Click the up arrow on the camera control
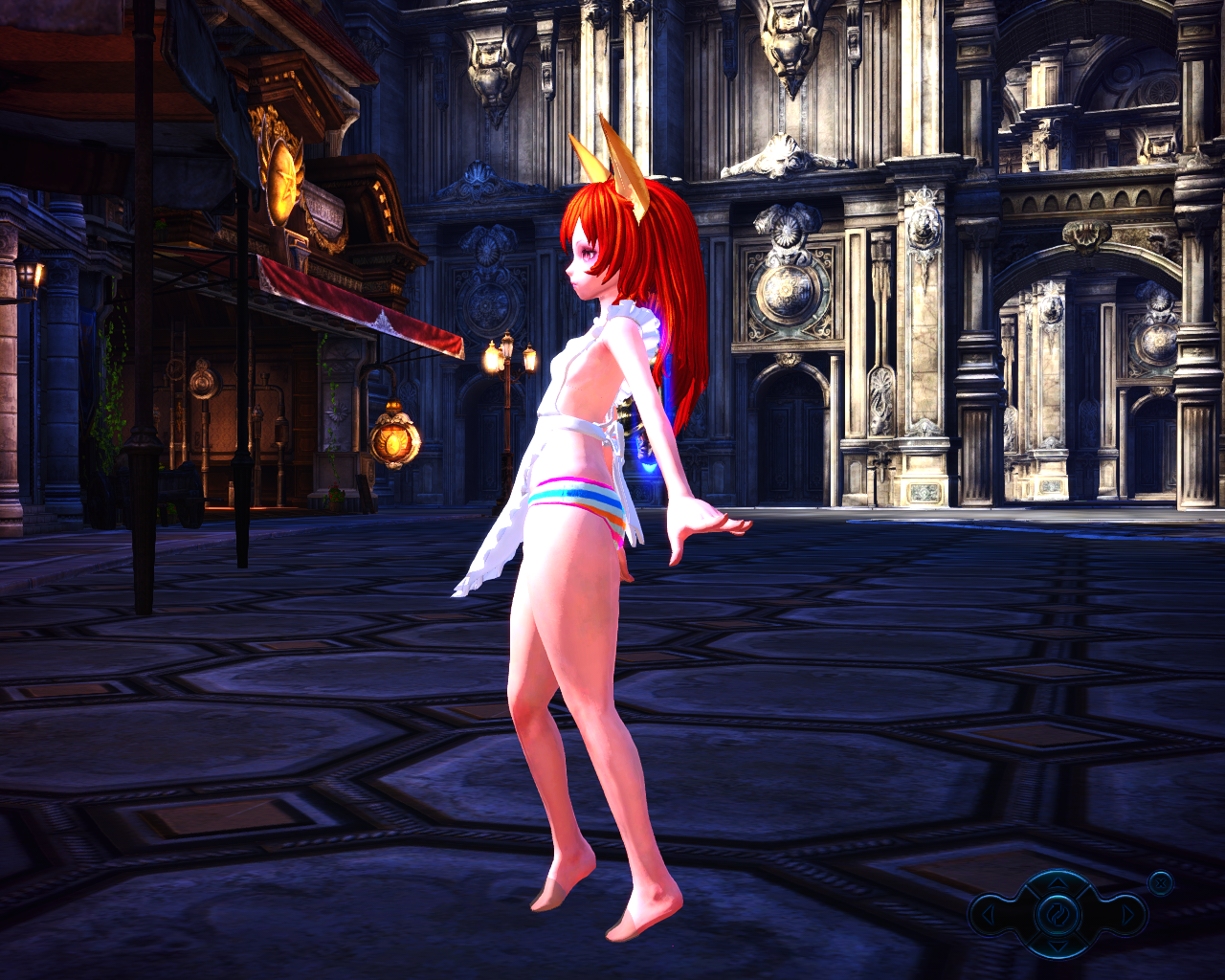This screenshot has height=980, width=1225. tap(1057, 881)
